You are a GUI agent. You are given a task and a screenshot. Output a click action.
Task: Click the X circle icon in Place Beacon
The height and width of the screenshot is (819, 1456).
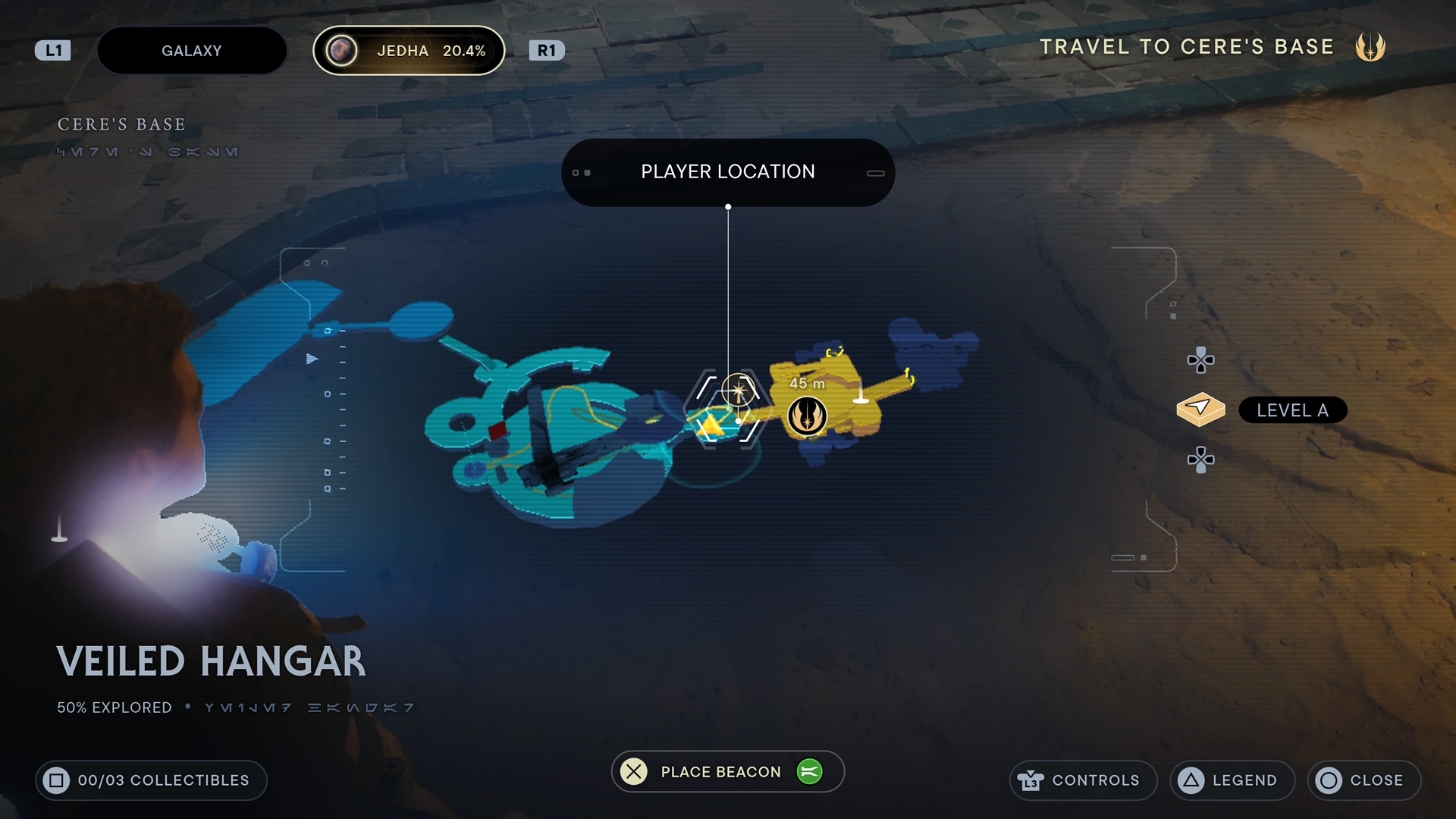coord(634,771)
